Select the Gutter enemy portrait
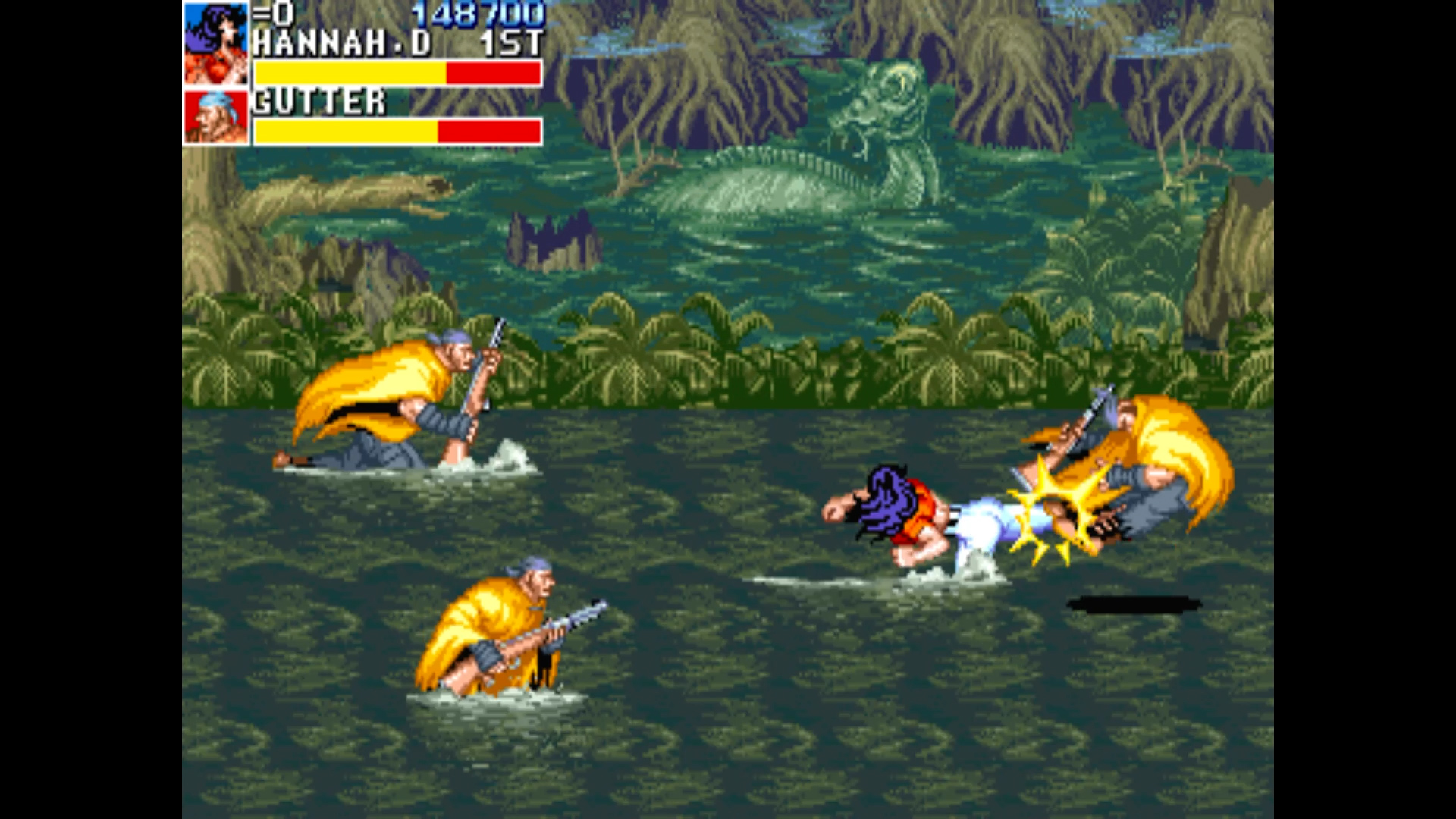The image size is (1456, 819). (x=216, y=118)
